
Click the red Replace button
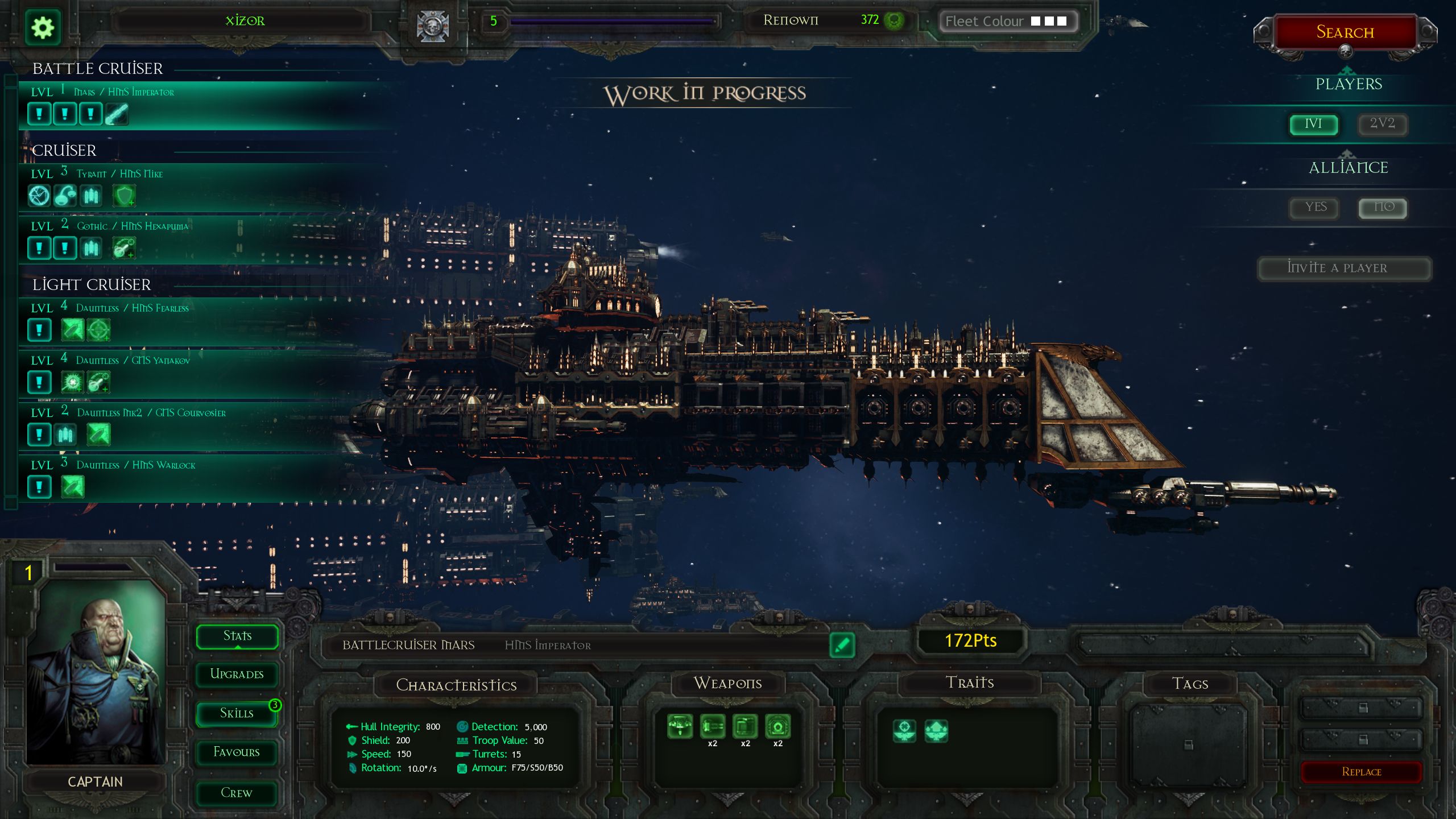pyautogui.click(x=1361, y=772)
